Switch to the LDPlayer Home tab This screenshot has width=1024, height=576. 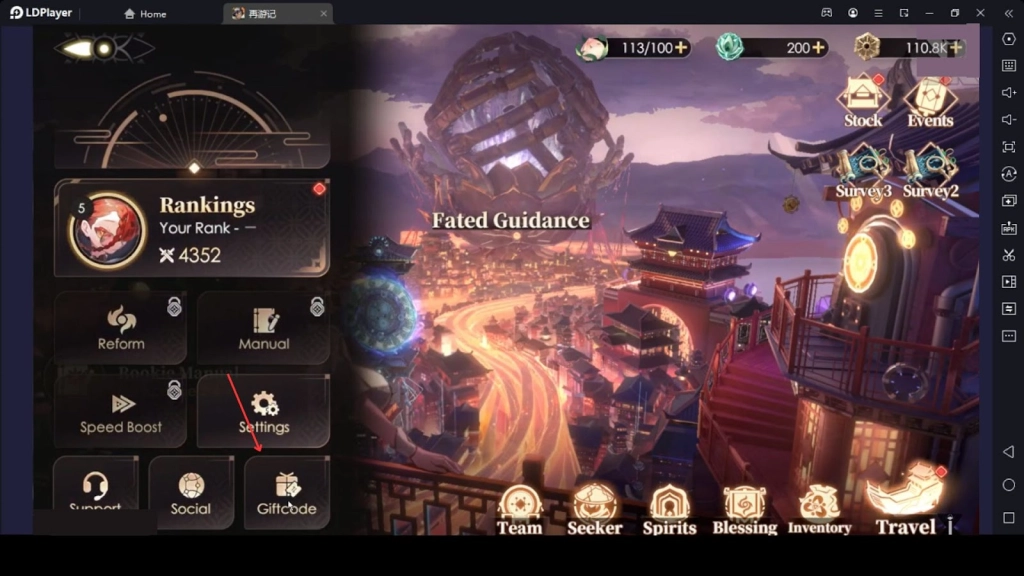pos(145,14)
